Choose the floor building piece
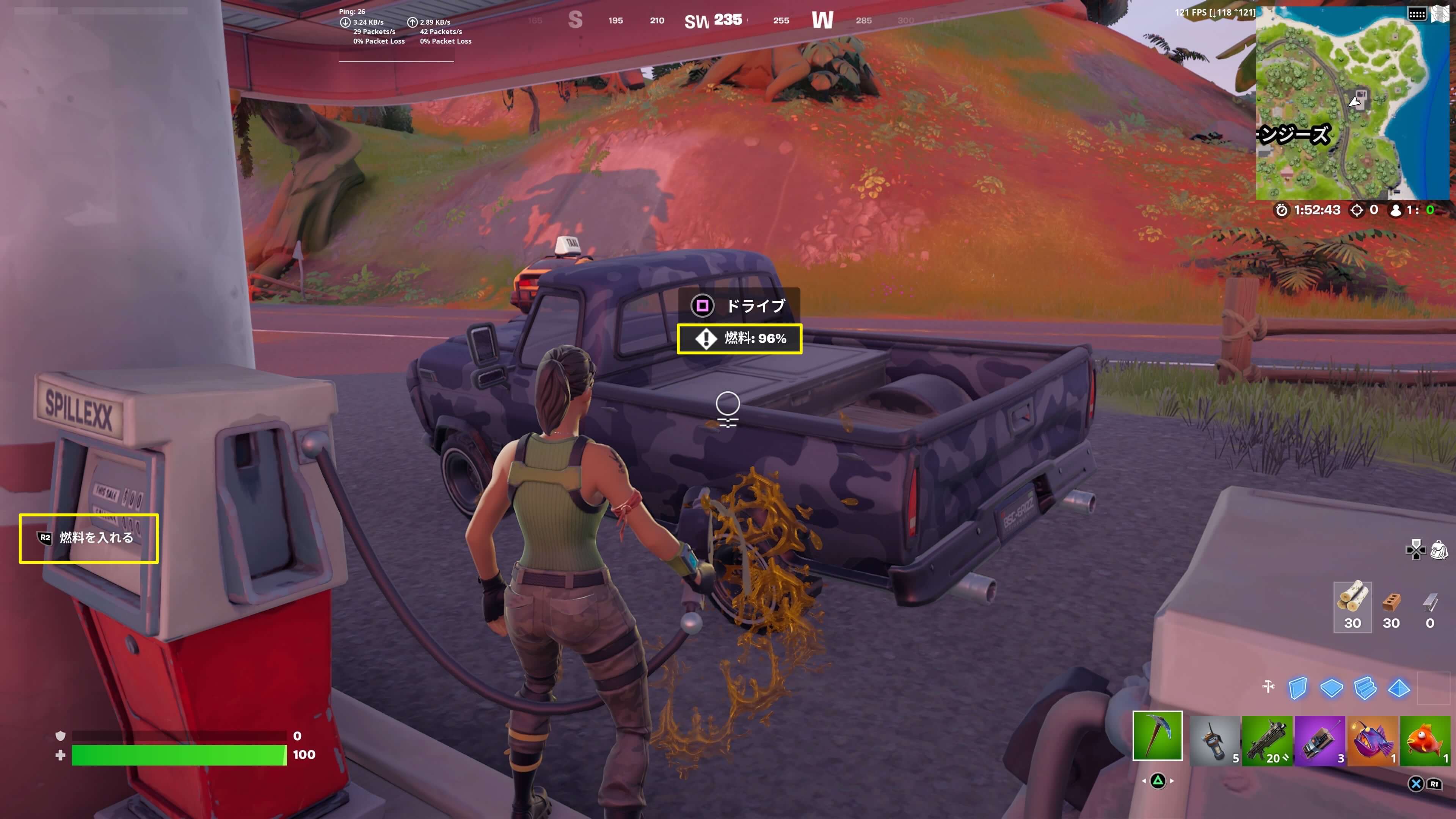This screenshot has height=819, width=1456. pos(1331,688)
